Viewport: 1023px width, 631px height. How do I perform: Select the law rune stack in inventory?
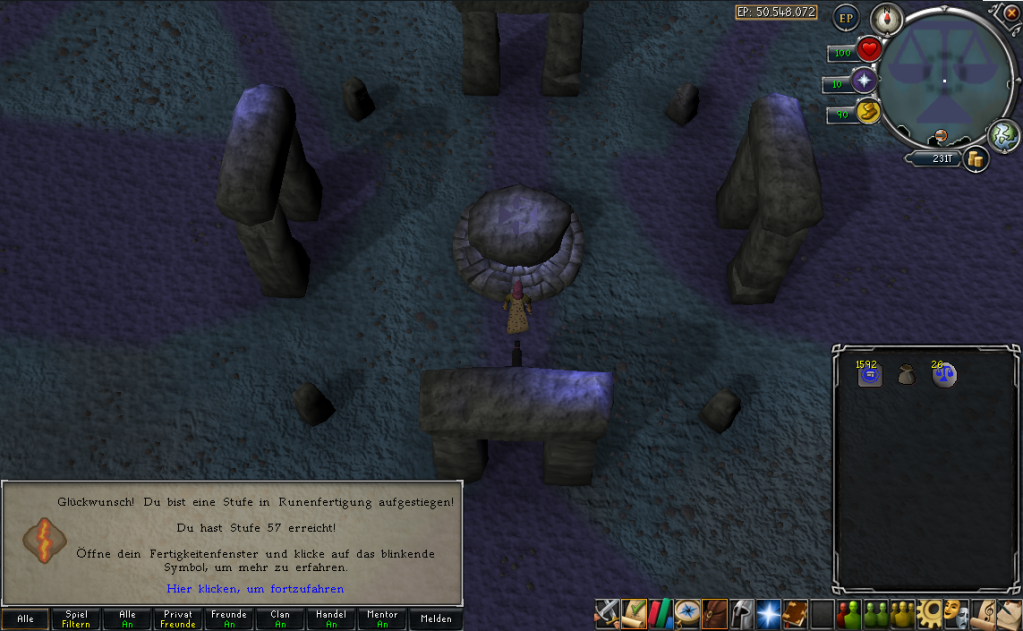coord(944,376)
